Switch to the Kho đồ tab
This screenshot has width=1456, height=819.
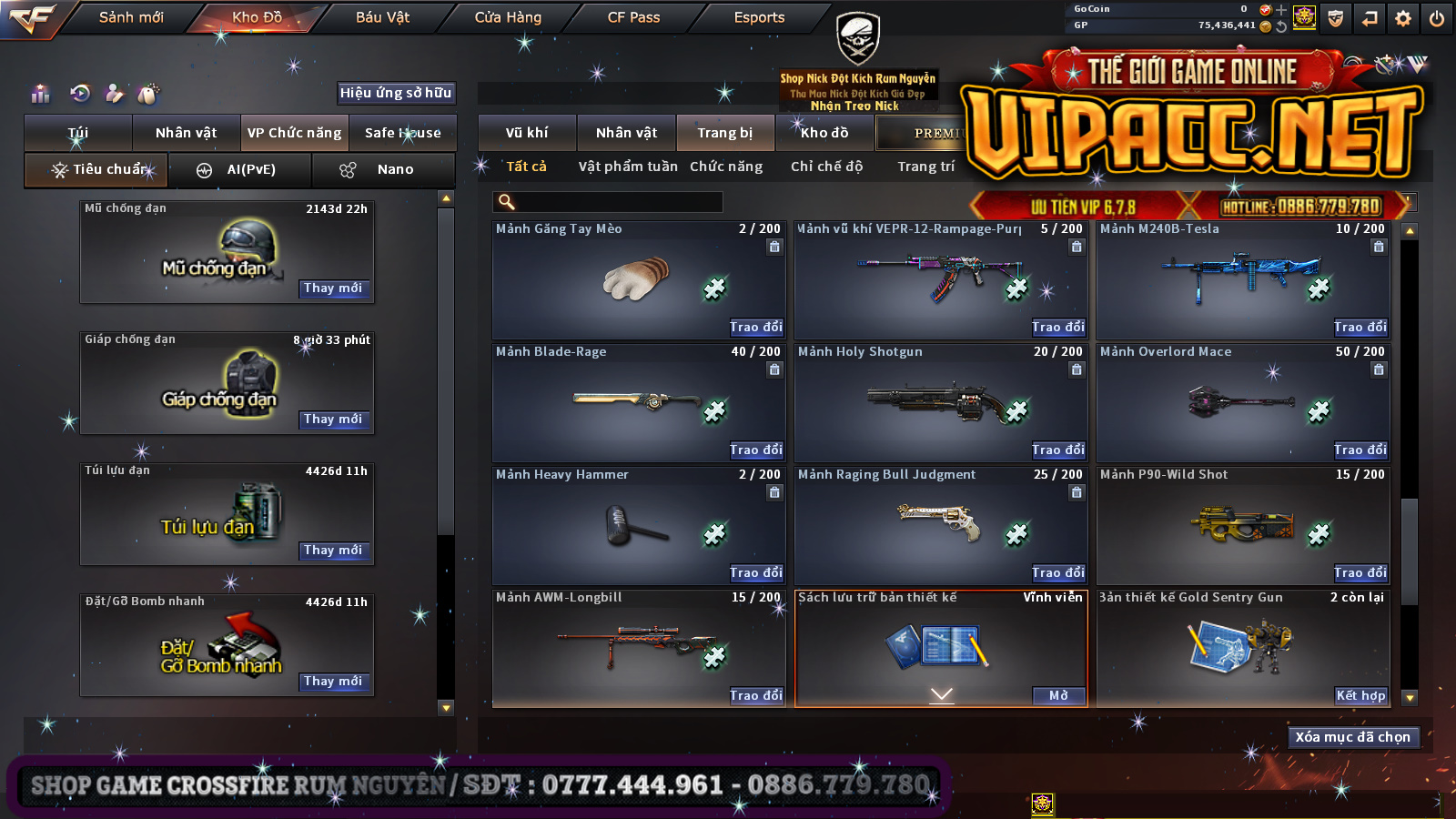pyautogui.click(x=824, y=133)
